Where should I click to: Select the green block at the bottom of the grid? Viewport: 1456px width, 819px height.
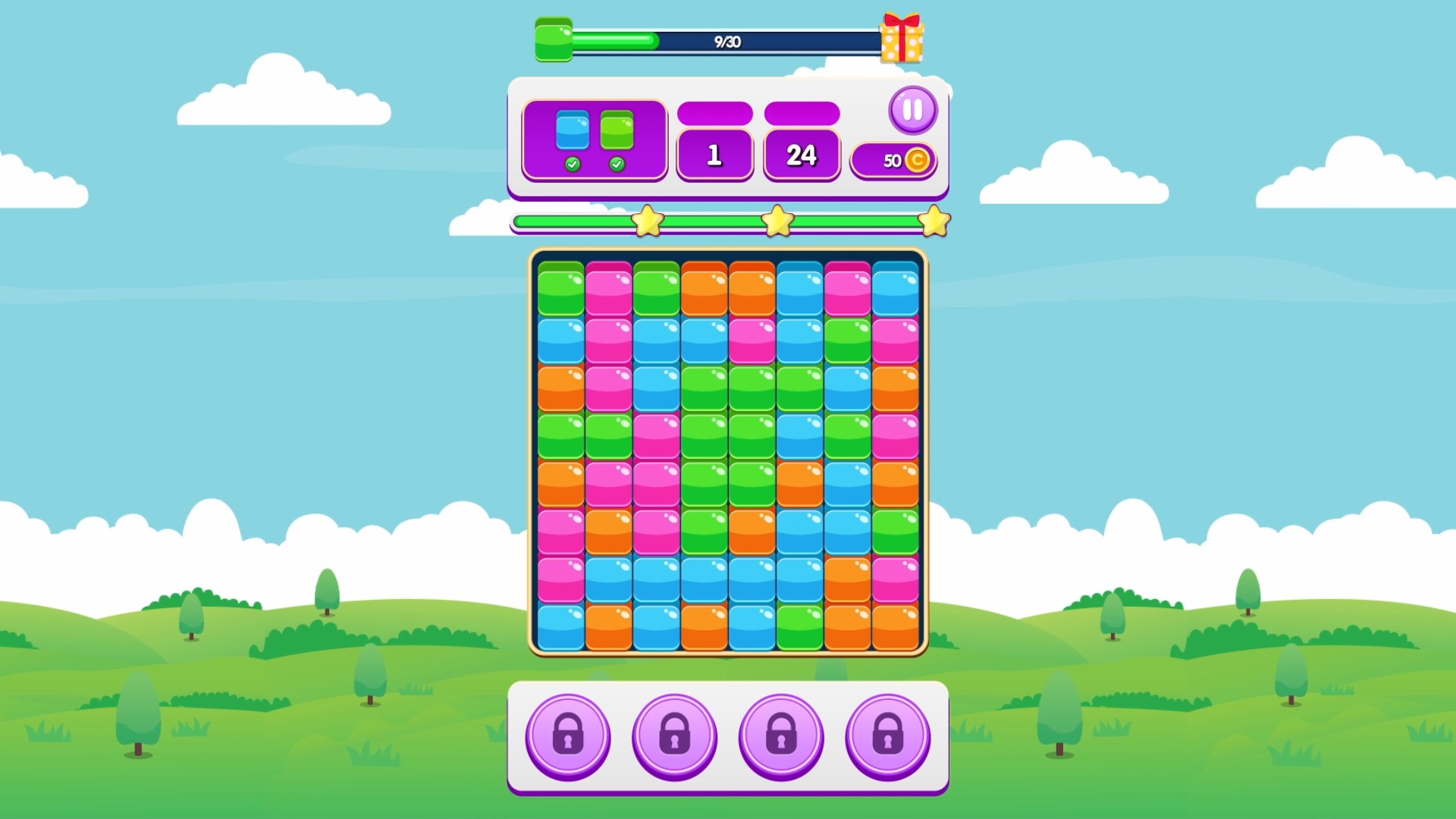pyautogui.click(x=800, y=628)
